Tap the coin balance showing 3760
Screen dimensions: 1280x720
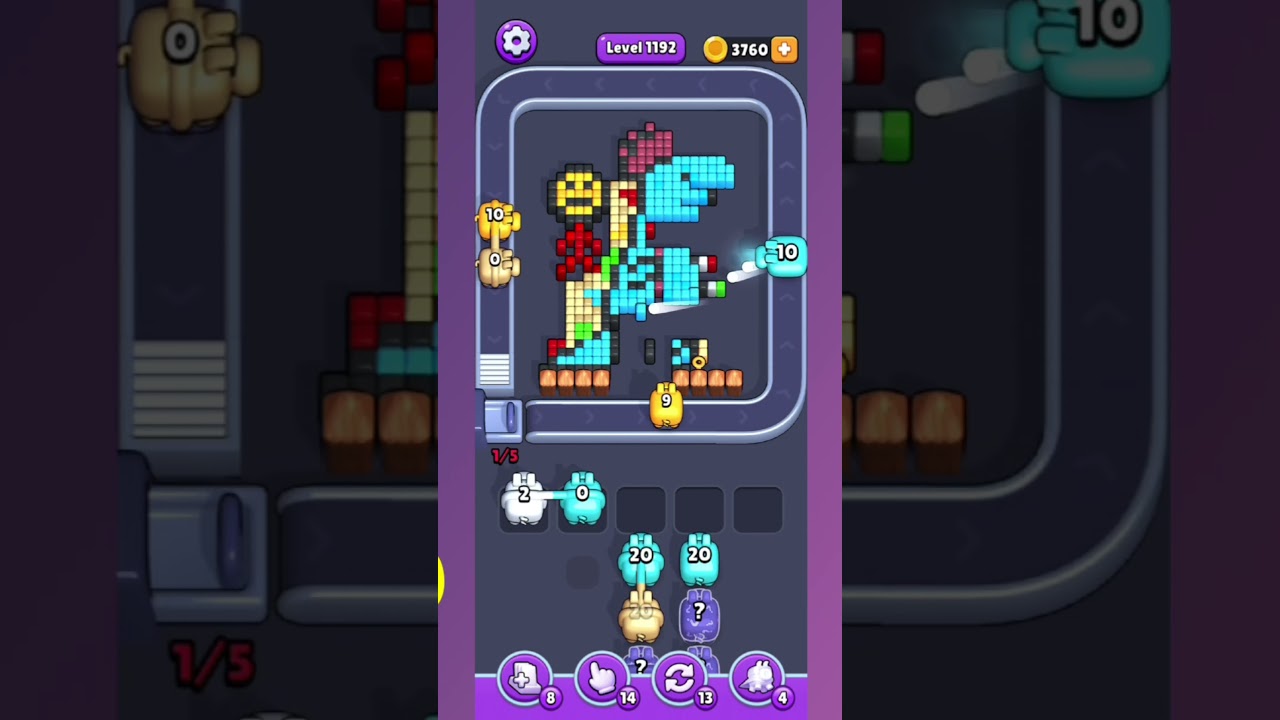748,48
